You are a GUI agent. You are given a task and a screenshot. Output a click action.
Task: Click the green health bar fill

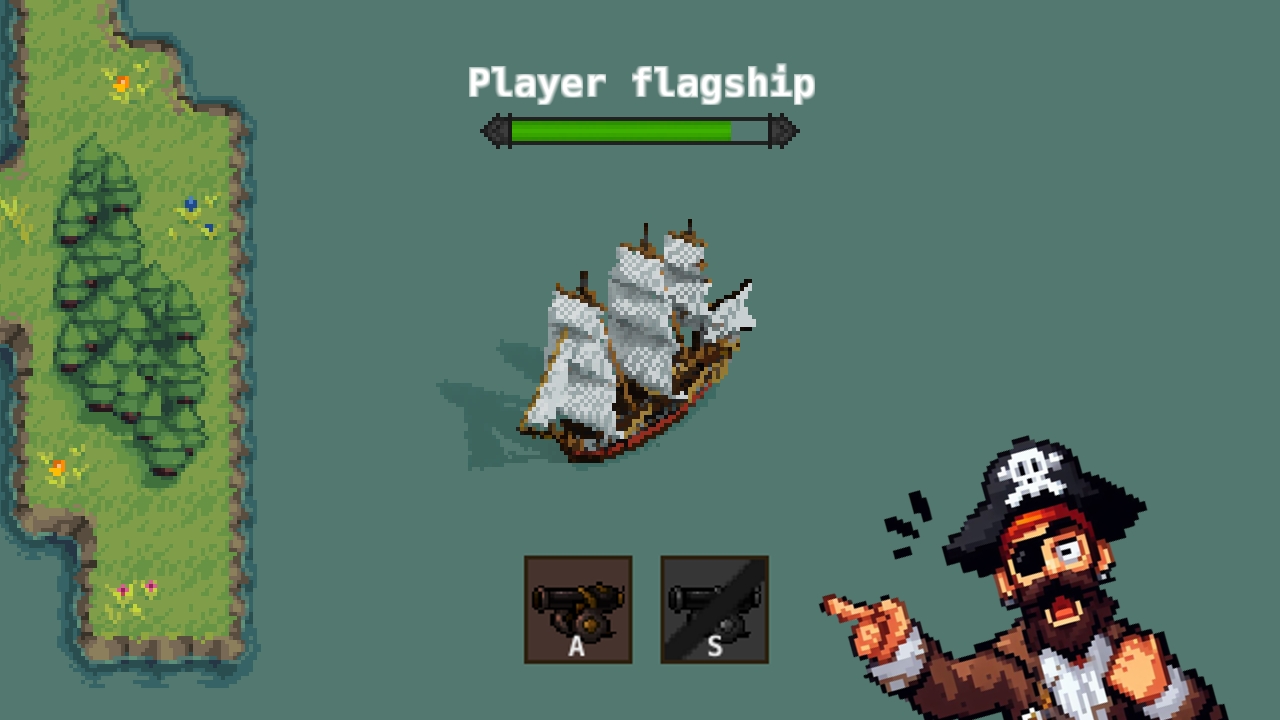[620, 130]
